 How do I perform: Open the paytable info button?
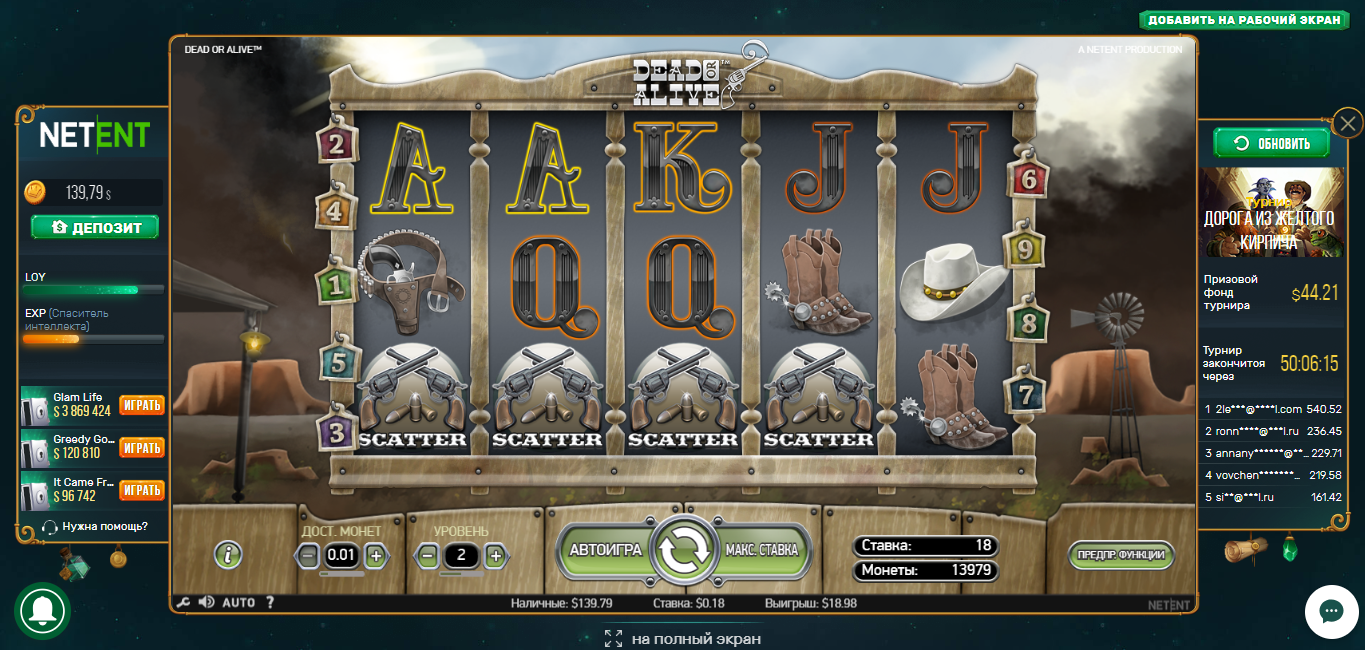point(228,554)
